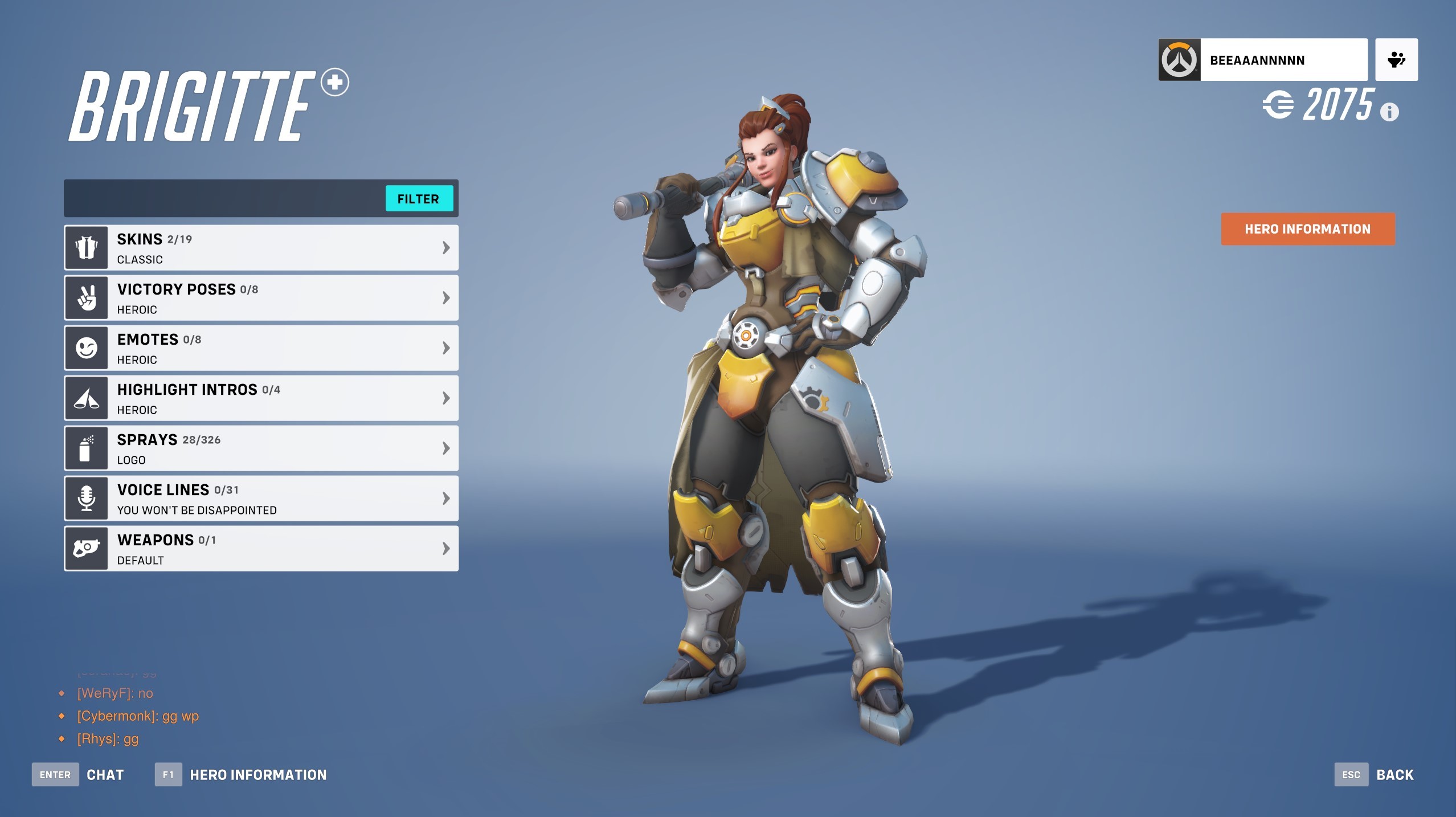The height and width of the screenshot is (817, 1456).
Task: Click the currency info circle beside 2075
Action: click(x=1390, y=112)
